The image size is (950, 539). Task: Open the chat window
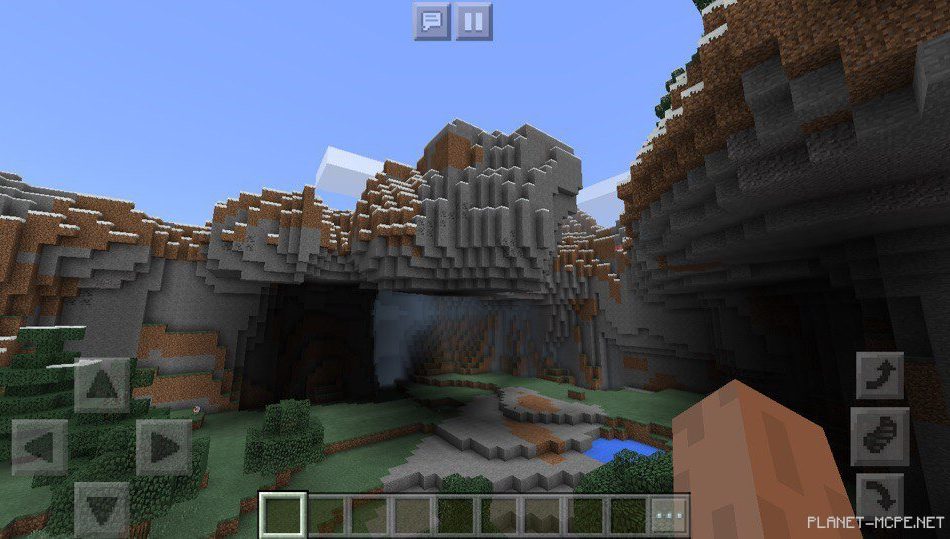coord(432,21)
